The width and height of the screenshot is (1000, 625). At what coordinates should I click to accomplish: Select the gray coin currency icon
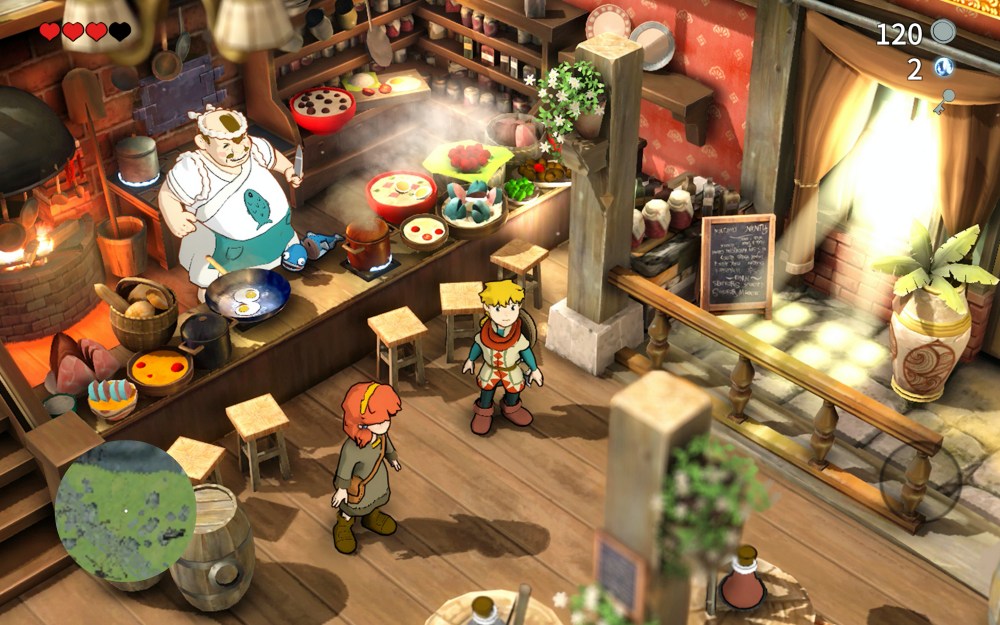tap(943, 32)
